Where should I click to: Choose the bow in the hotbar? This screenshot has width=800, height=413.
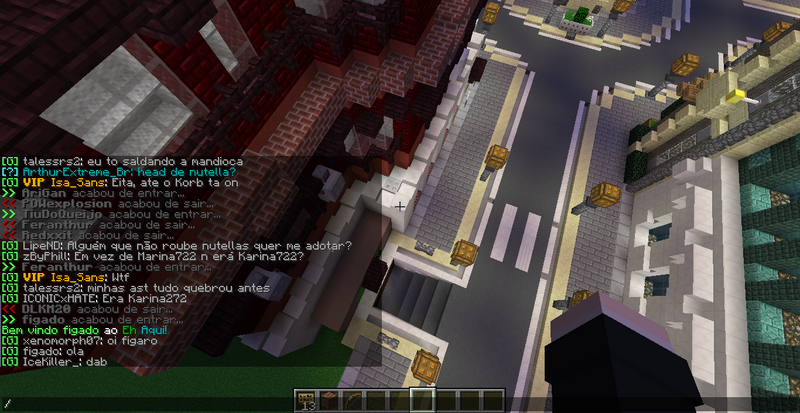[352, 402]
